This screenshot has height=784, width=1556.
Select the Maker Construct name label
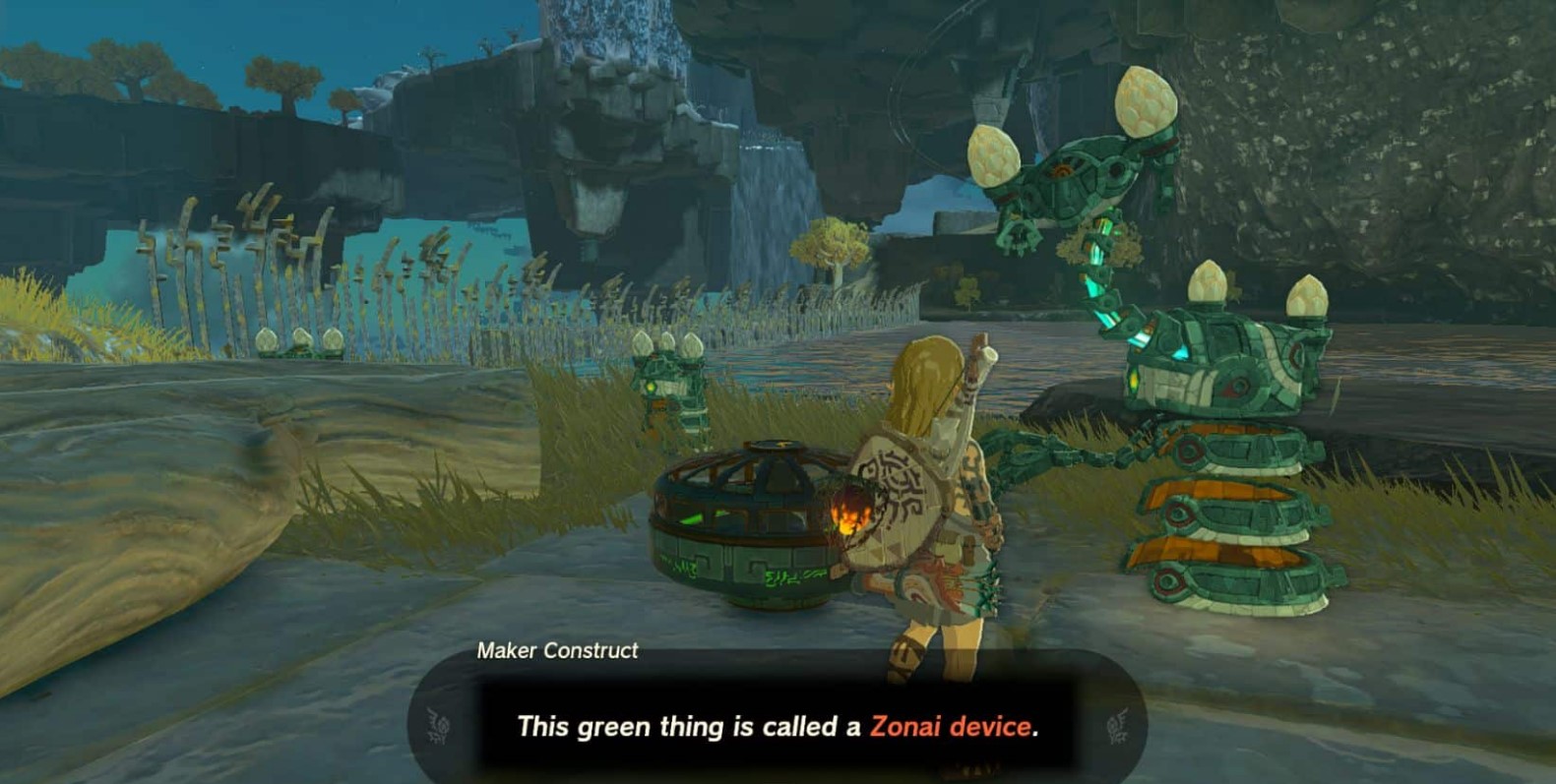pyautogui.click(x=557, y=650)
